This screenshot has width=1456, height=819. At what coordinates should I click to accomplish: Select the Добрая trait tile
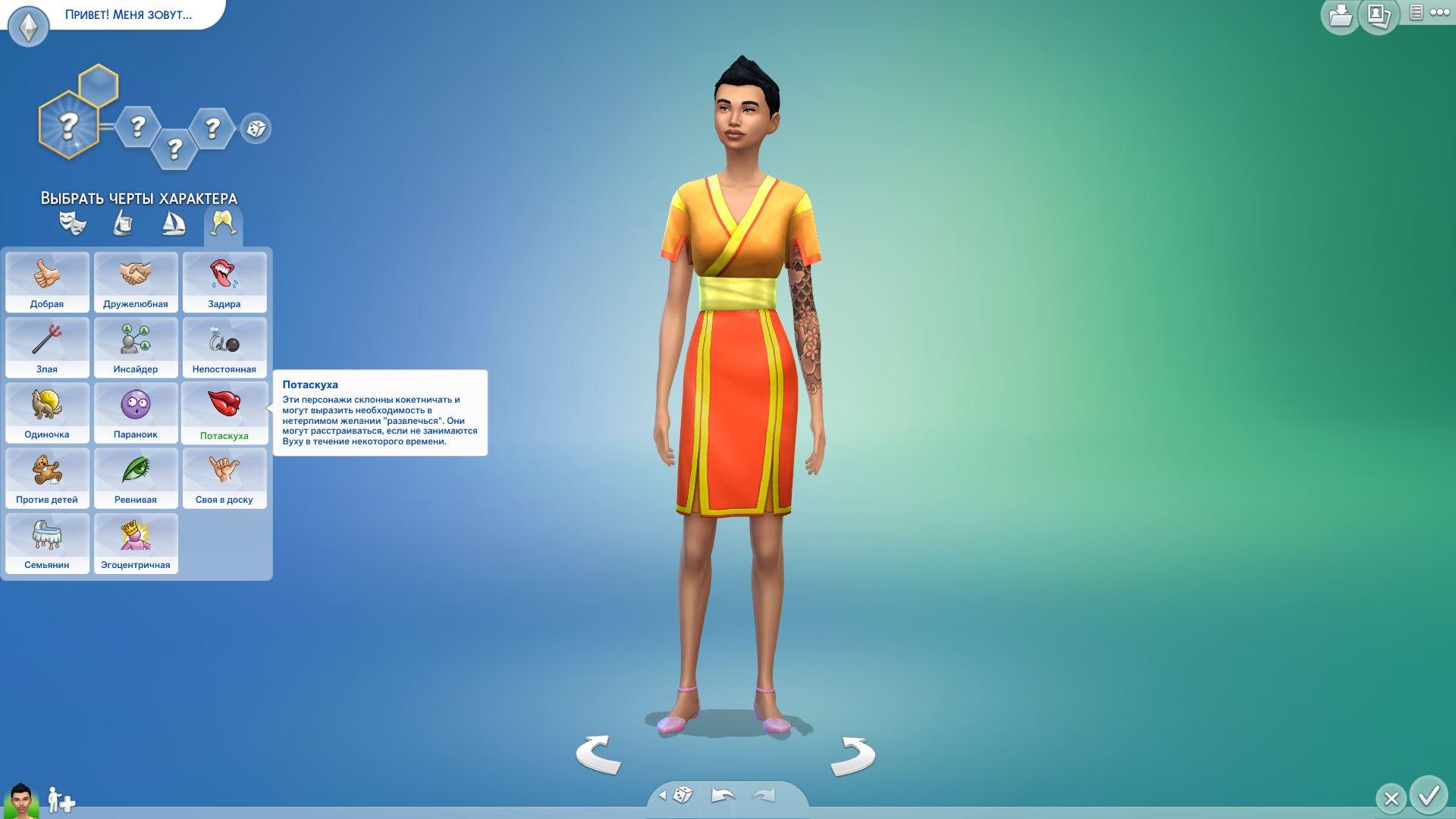(47, 282)
